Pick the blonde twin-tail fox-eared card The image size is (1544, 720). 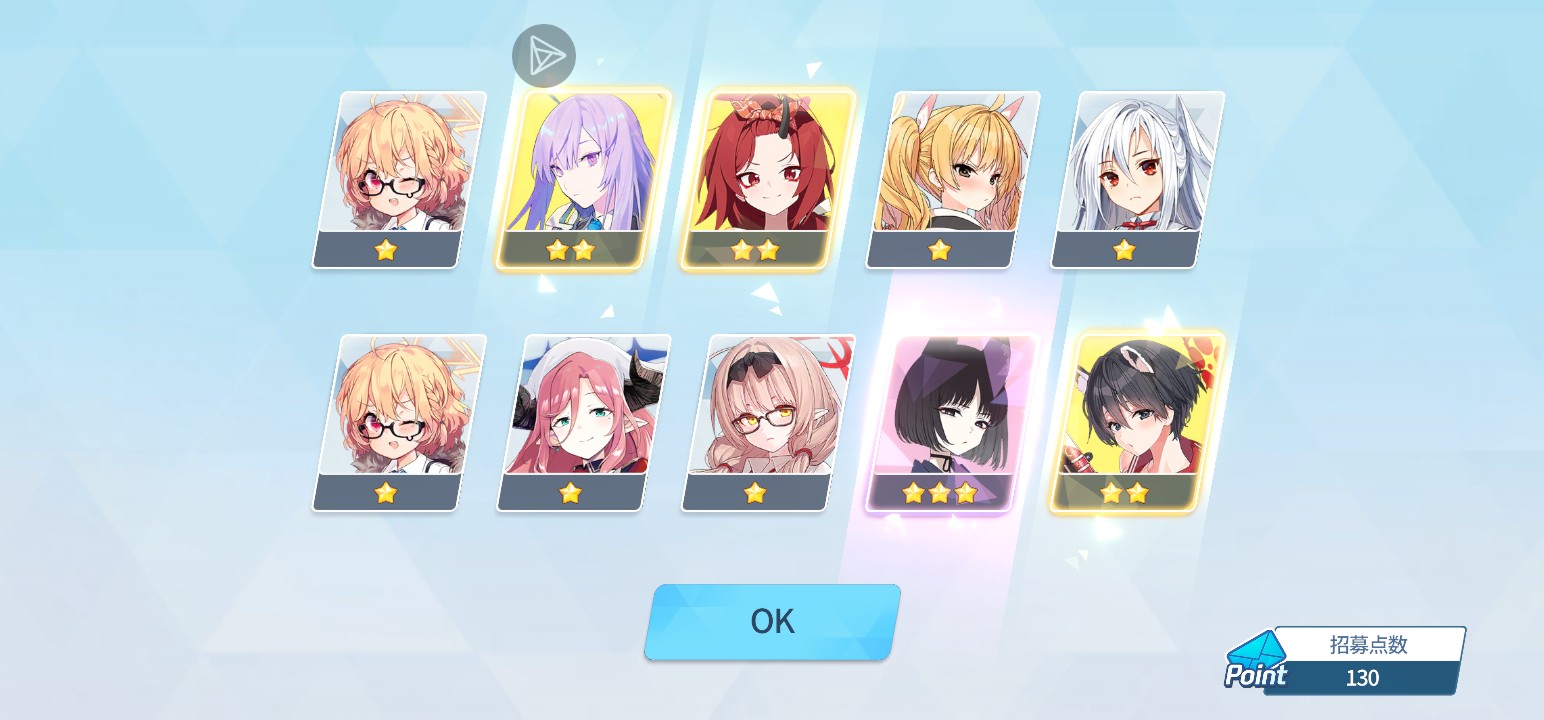(951, 178)
